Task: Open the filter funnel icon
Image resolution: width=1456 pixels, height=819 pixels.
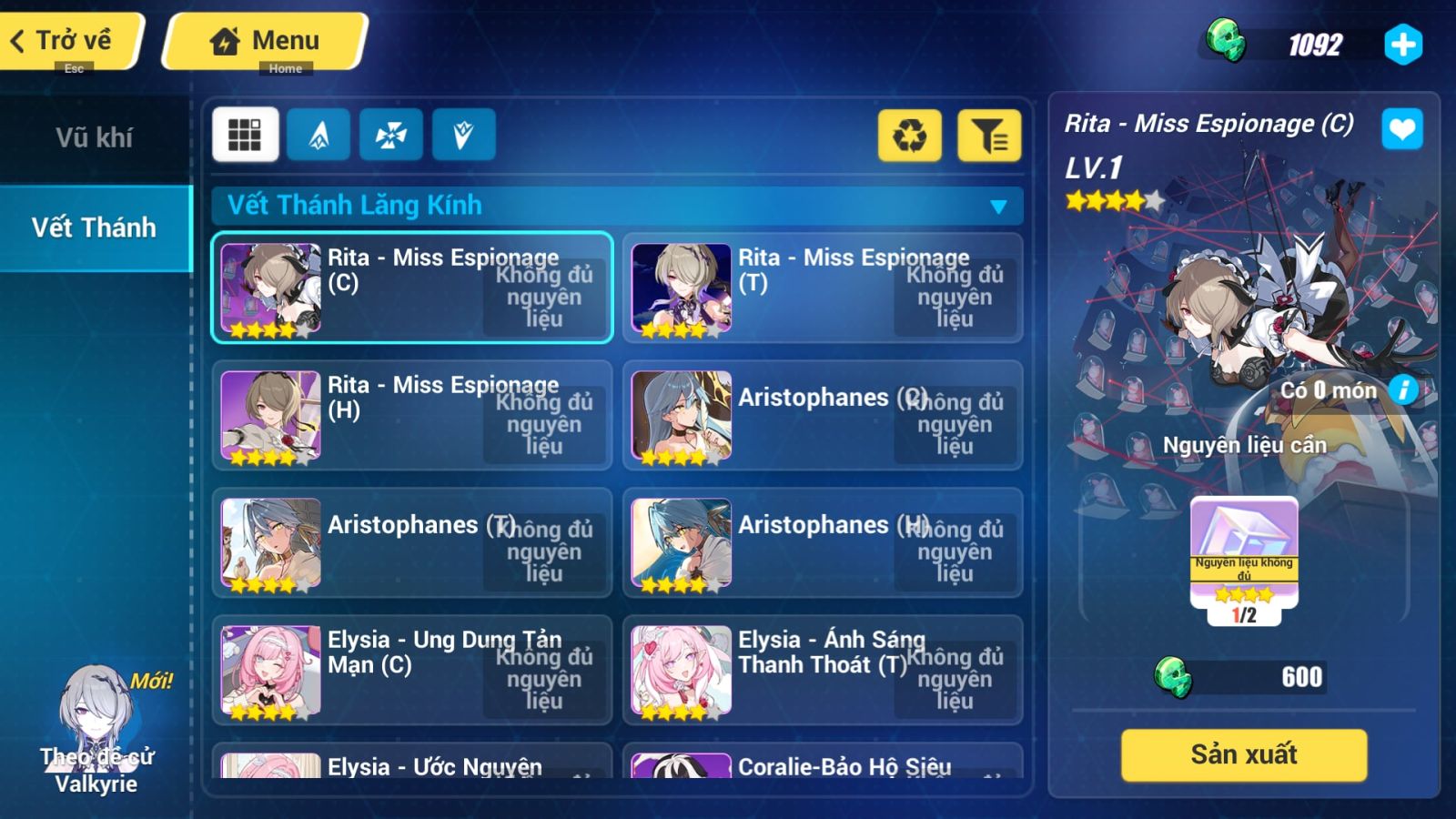Action: point(988,136)
